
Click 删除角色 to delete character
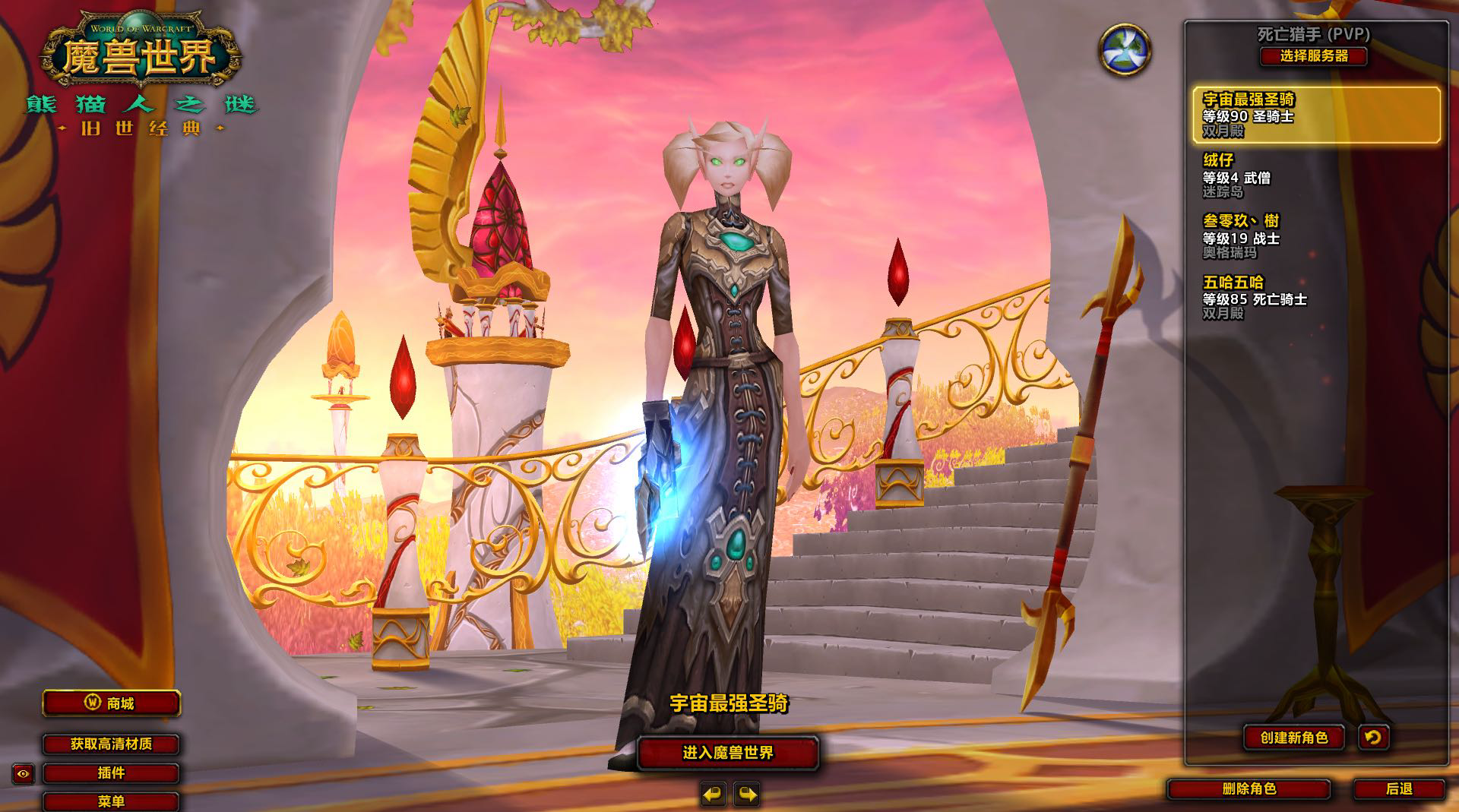[1249, 789]
